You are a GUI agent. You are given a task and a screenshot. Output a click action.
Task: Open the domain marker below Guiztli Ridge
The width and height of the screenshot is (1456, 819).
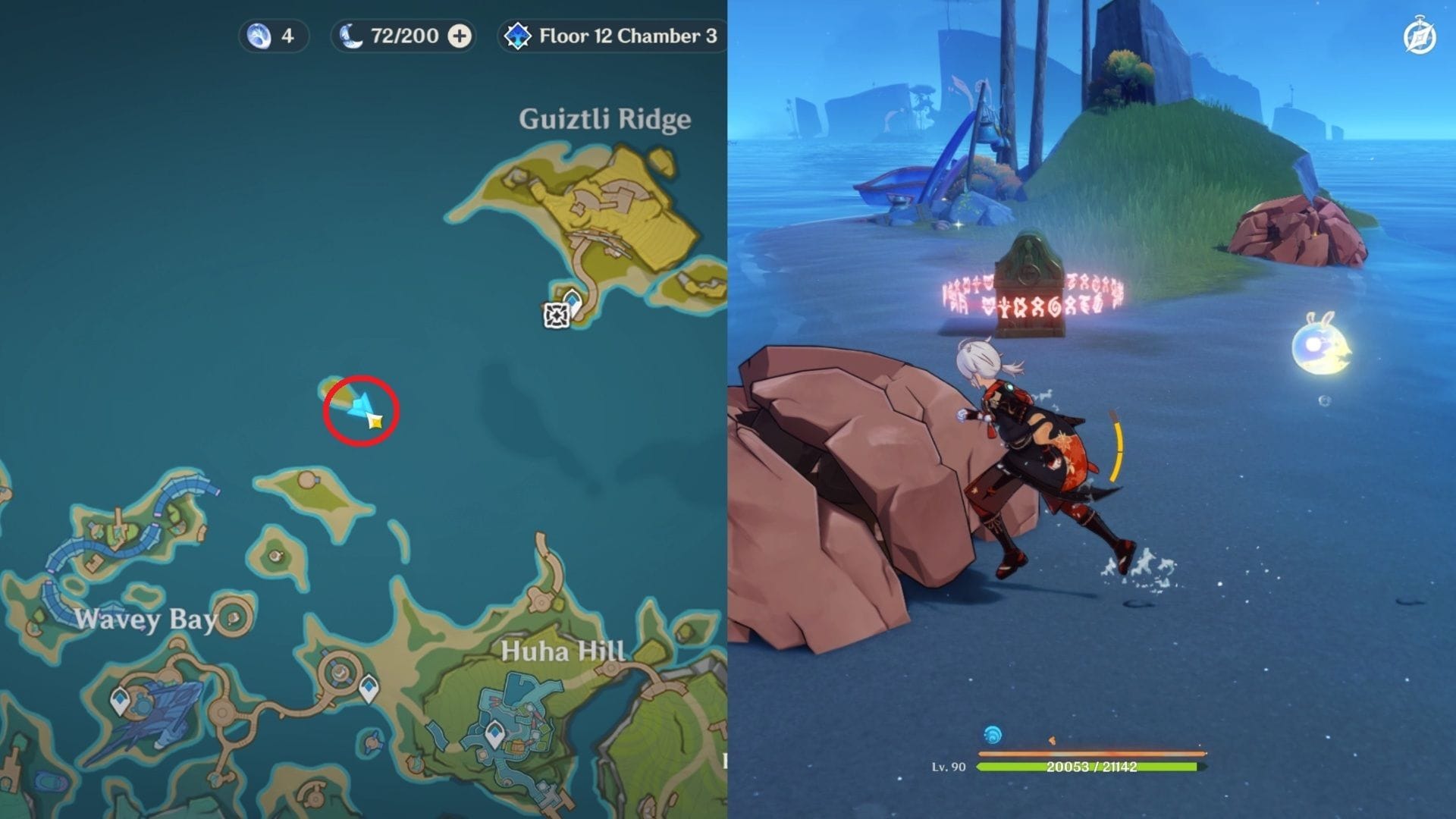[557, 317]
